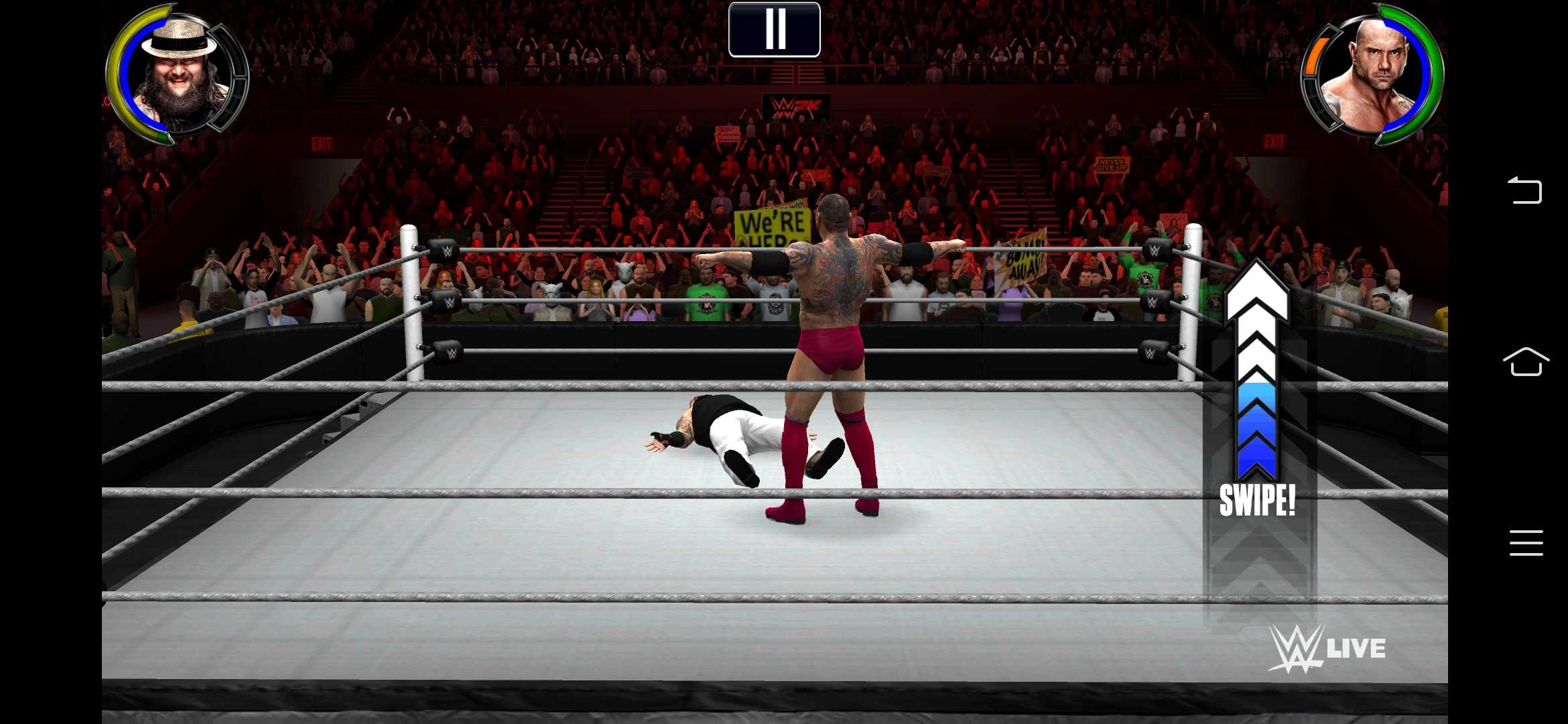Tap the pause button at top center
Image resolution: width=1568 pixels, height=724 pixels.
pyautogui.click(x=775, y=28)
